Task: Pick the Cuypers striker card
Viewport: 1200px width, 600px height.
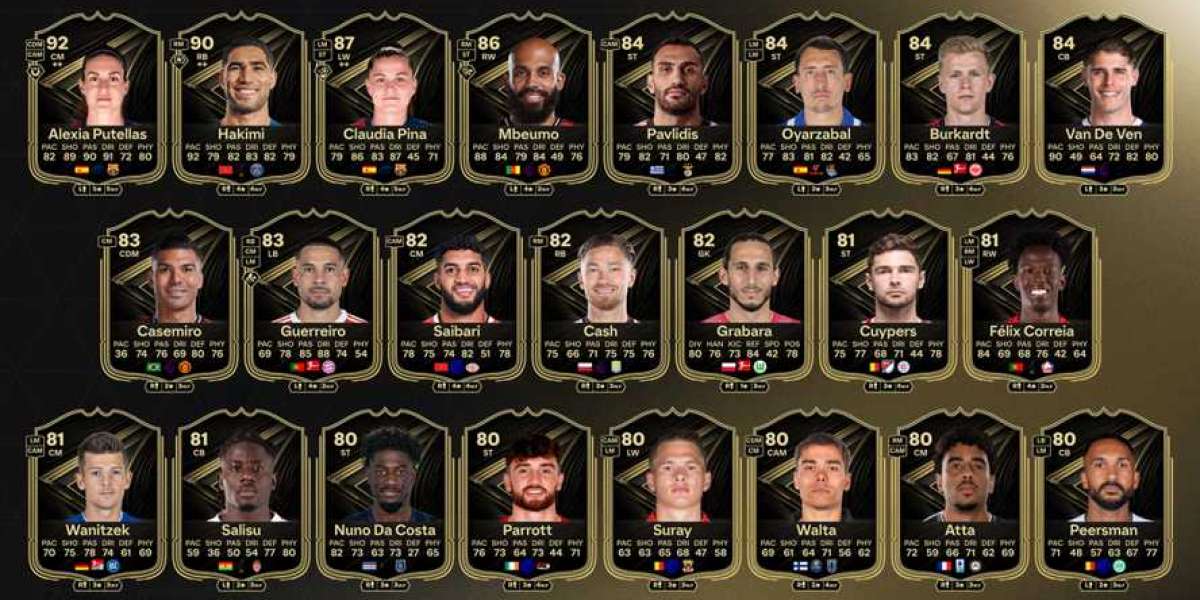Action: coord(888,297)
